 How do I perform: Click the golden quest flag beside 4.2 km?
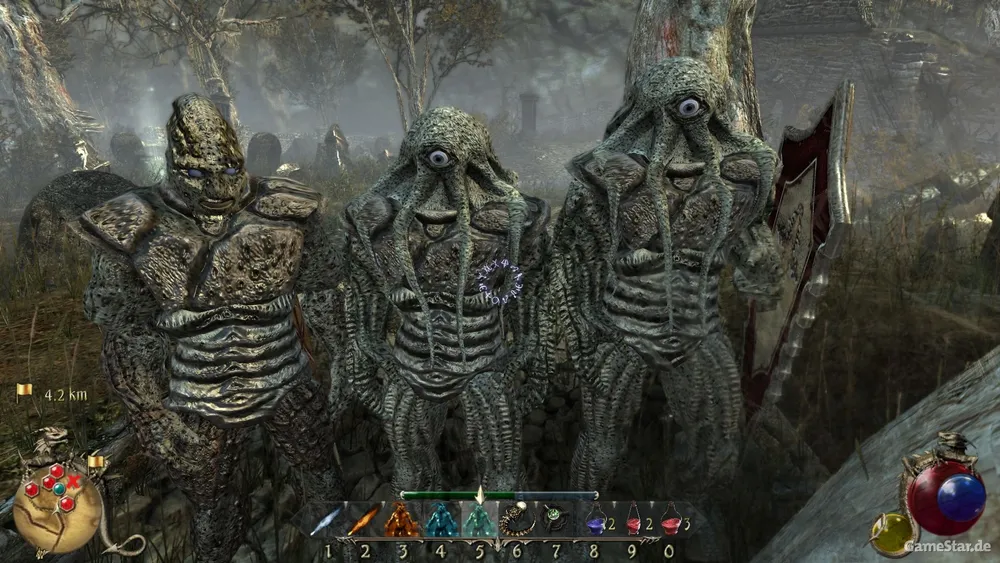(25, 392)
